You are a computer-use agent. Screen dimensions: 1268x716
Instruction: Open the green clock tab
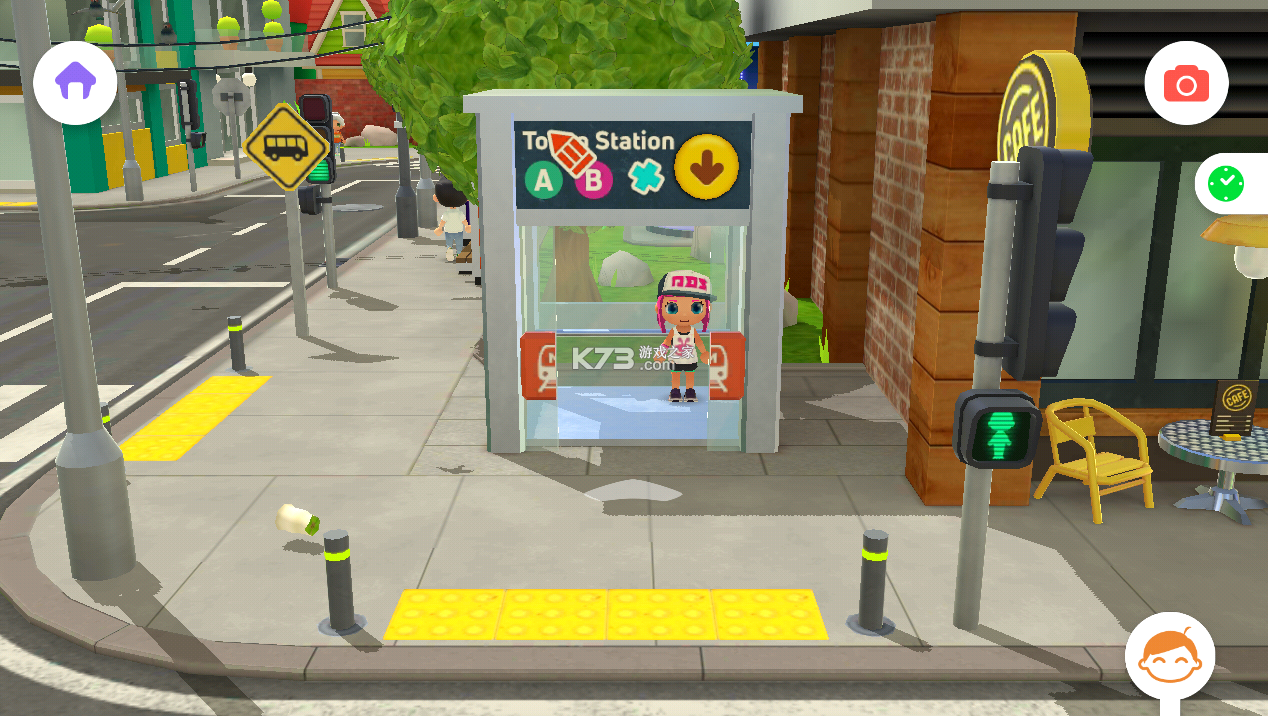pyautogui.click(x=1226, y=184)
